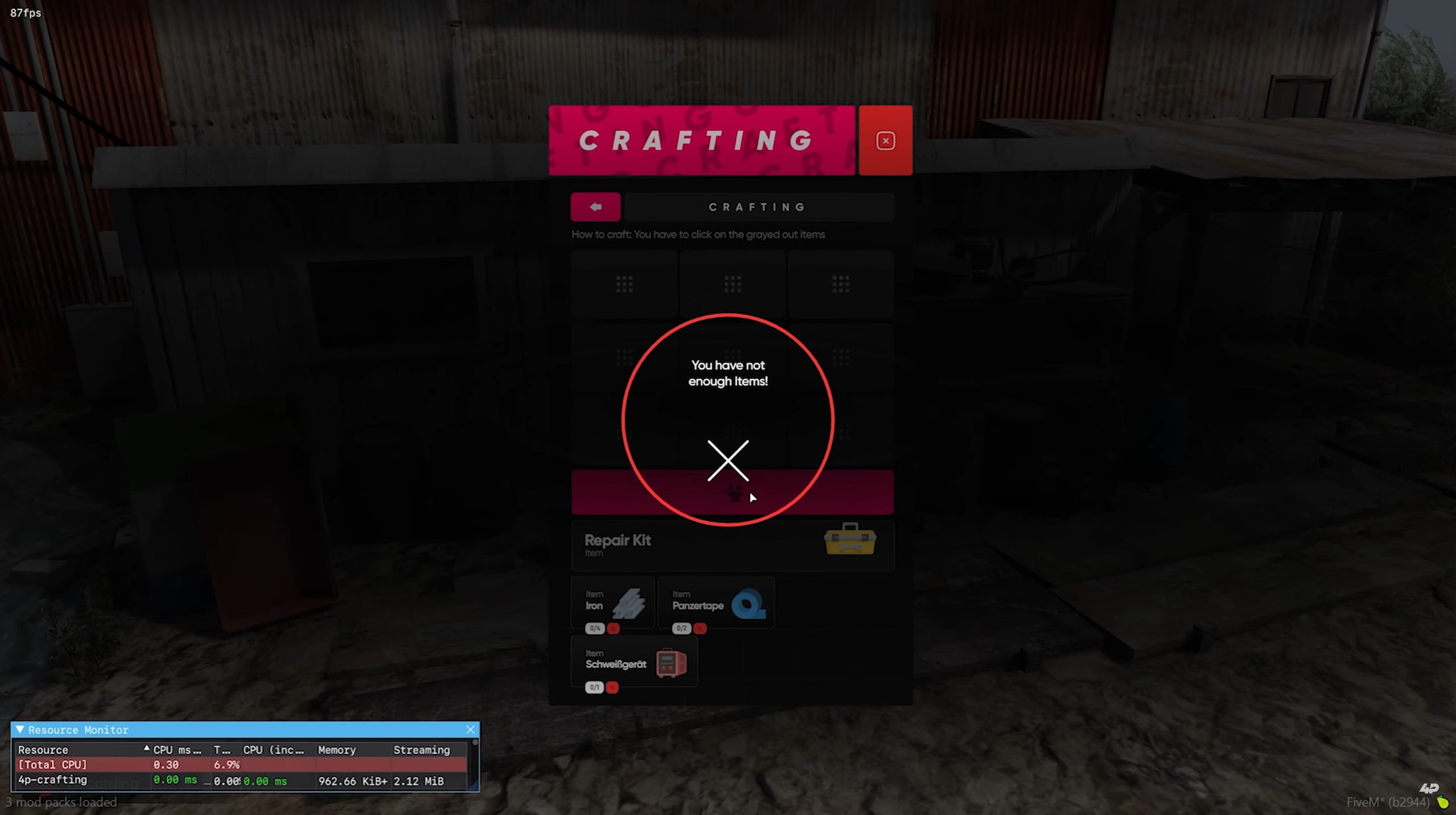The height and width of the screenshot is (815, 1456).
Task: Close the Resource Monitor window
Action: 471,729
